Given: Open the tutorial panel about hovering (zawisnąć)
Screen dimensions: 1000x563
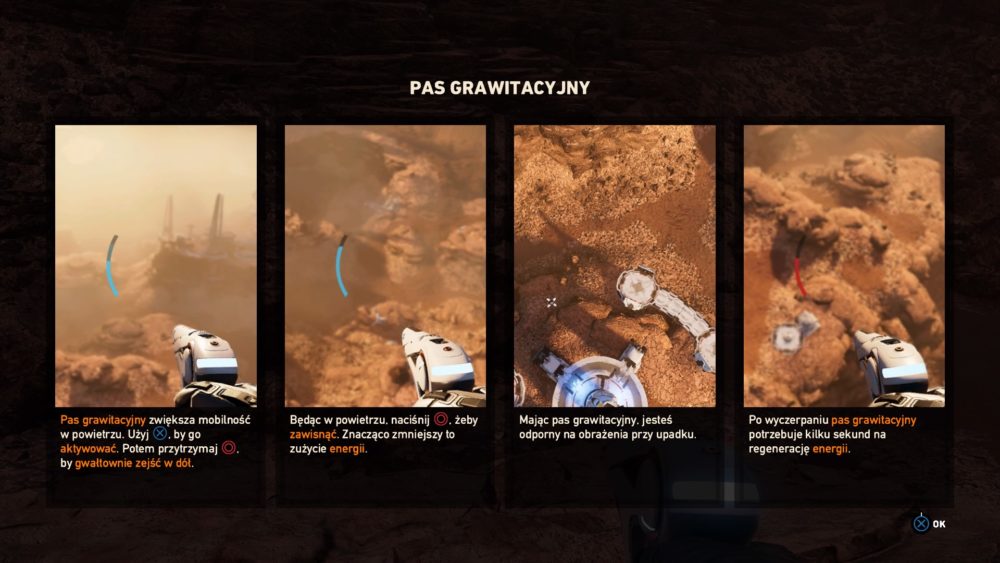Looking at the screenshot, I should (385, 265).
